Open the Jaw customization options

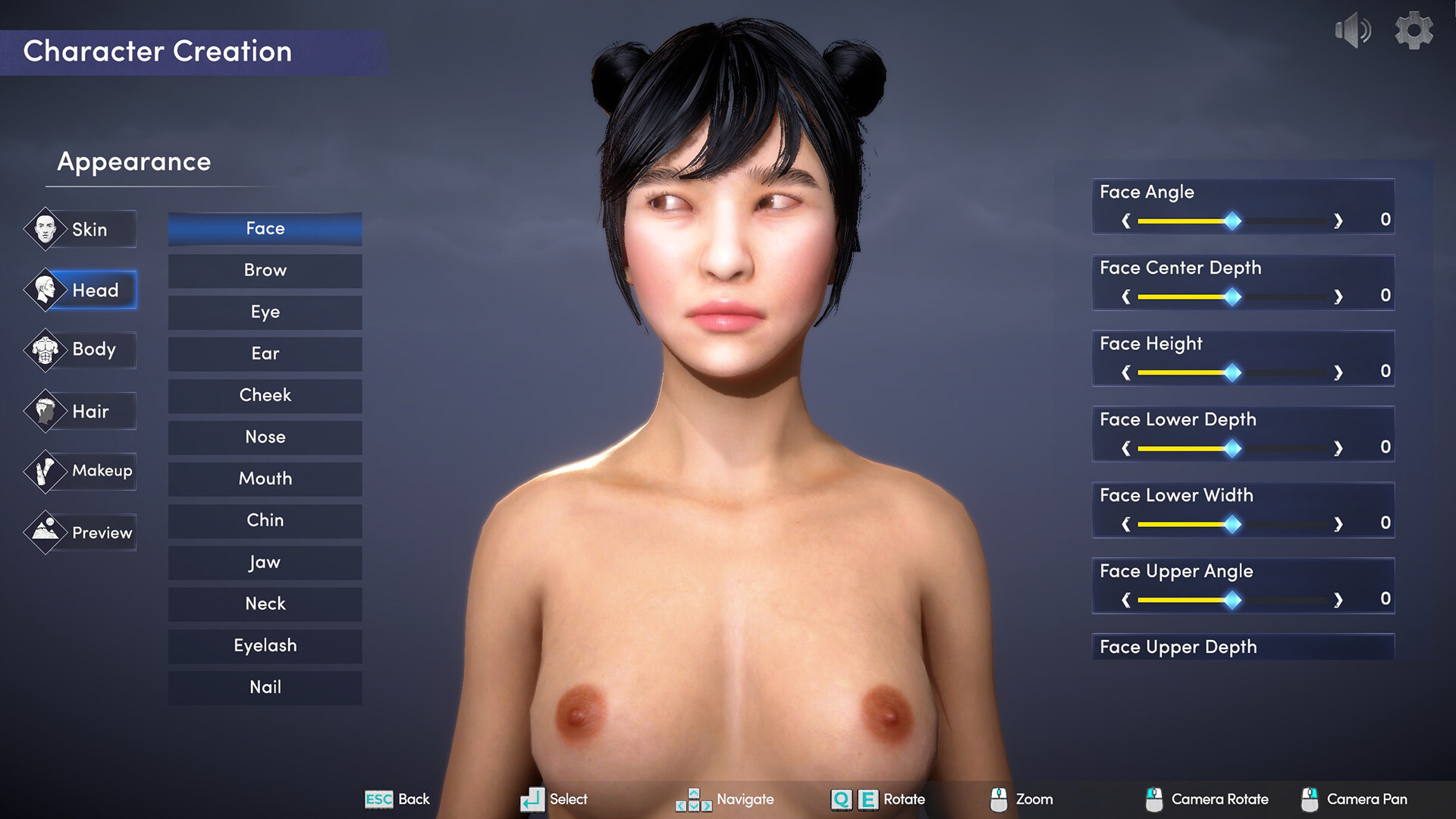pyautogui.click(x=265, y=563)
